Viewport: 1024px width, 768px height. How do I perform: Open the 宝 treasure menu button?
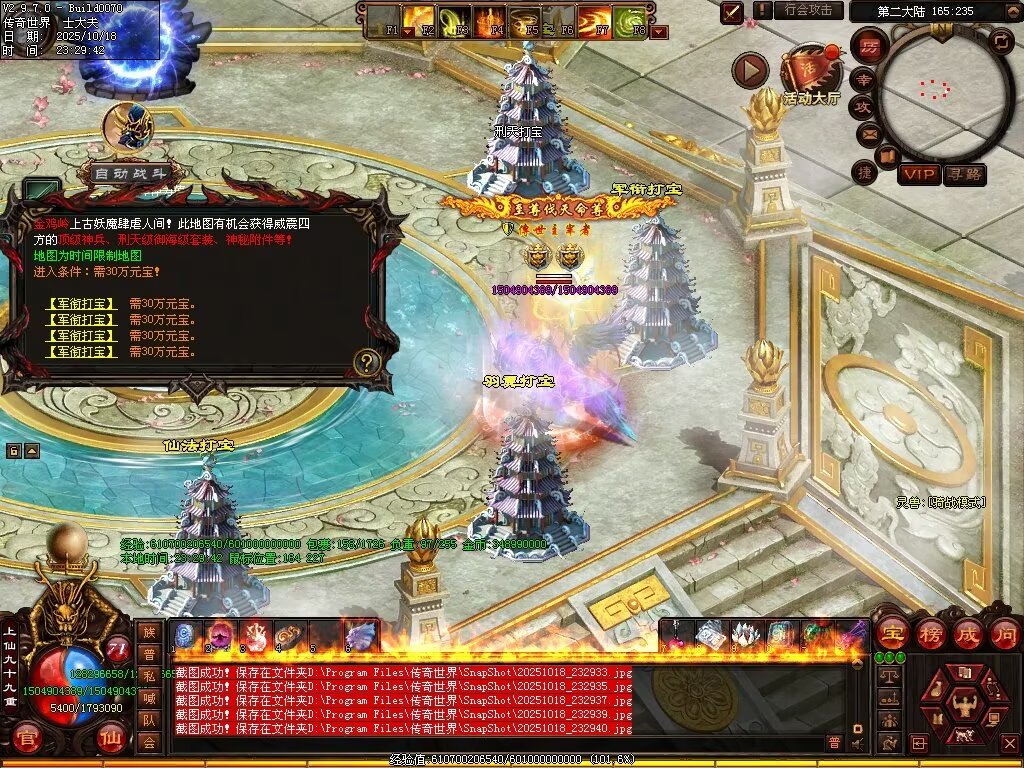pos(891,633)
